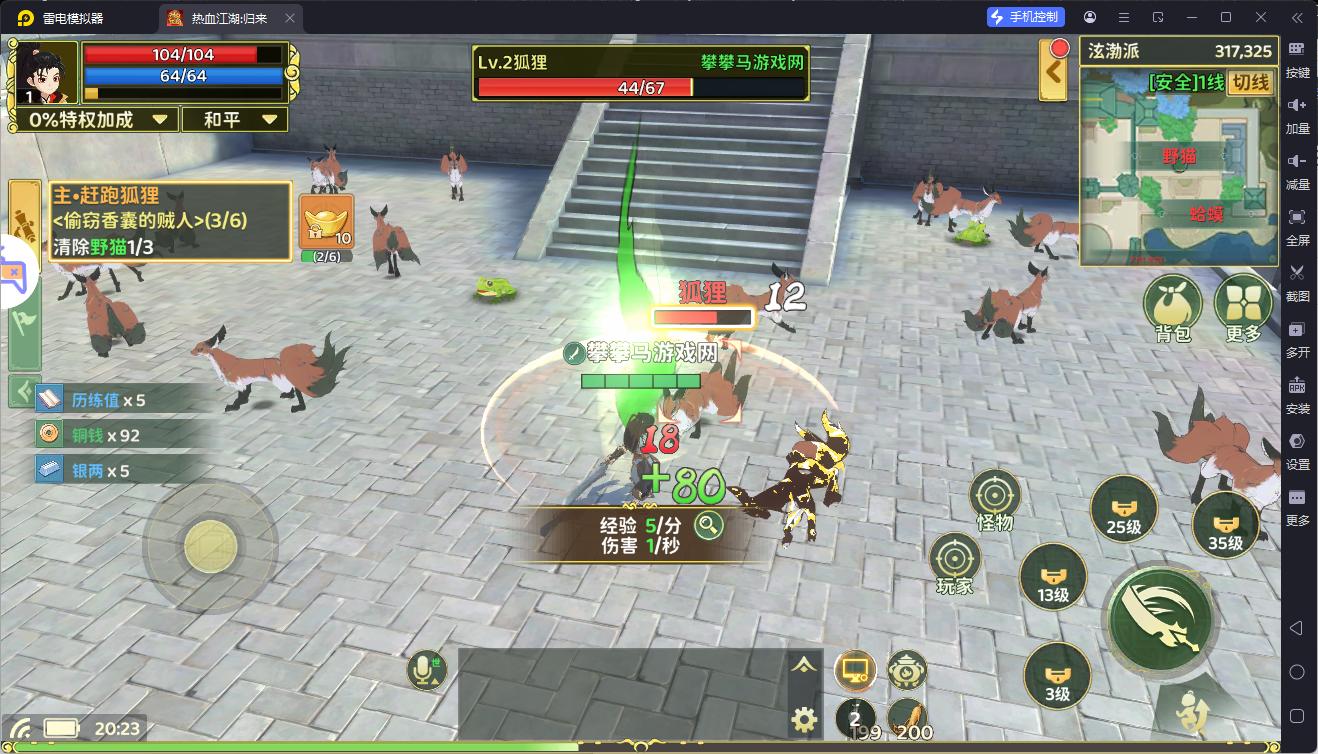Select the locked 35级 skill slot
This screenshot has width=1318, height=754.
(1225, 524)
